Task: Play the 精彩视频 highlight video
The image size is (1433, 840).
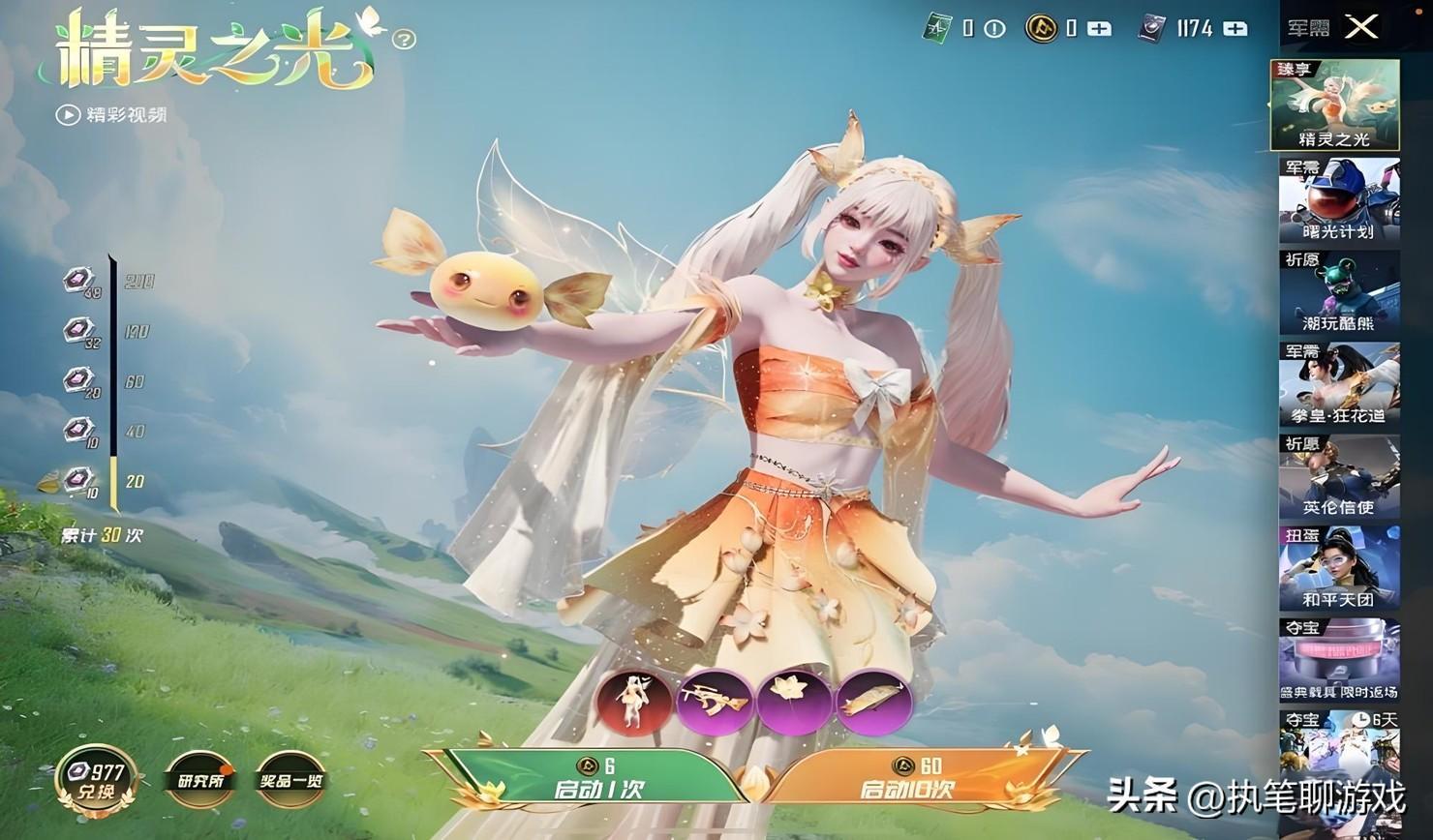Action: tap(110, 114)
